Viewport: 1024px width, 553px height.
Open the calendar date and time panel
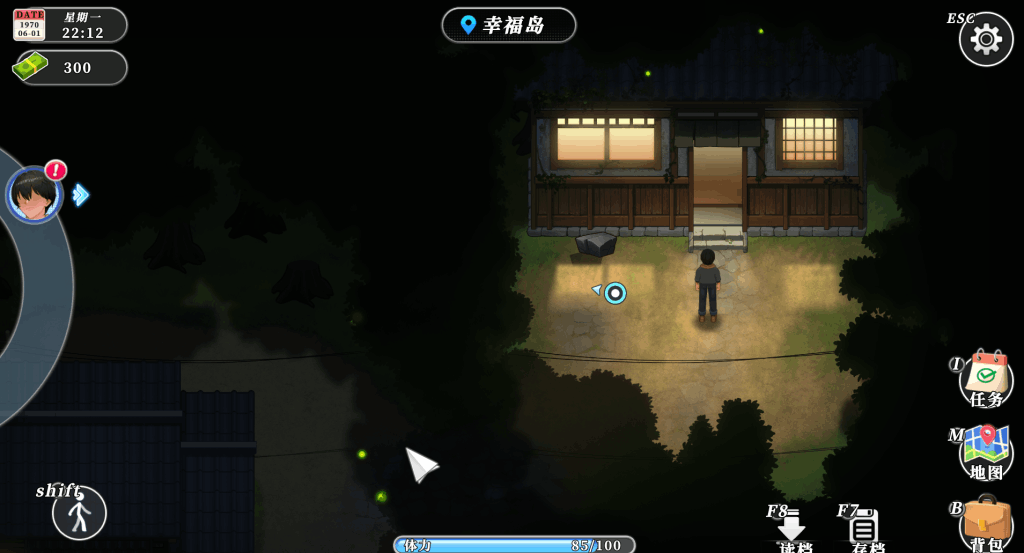[x=69, y=25]
